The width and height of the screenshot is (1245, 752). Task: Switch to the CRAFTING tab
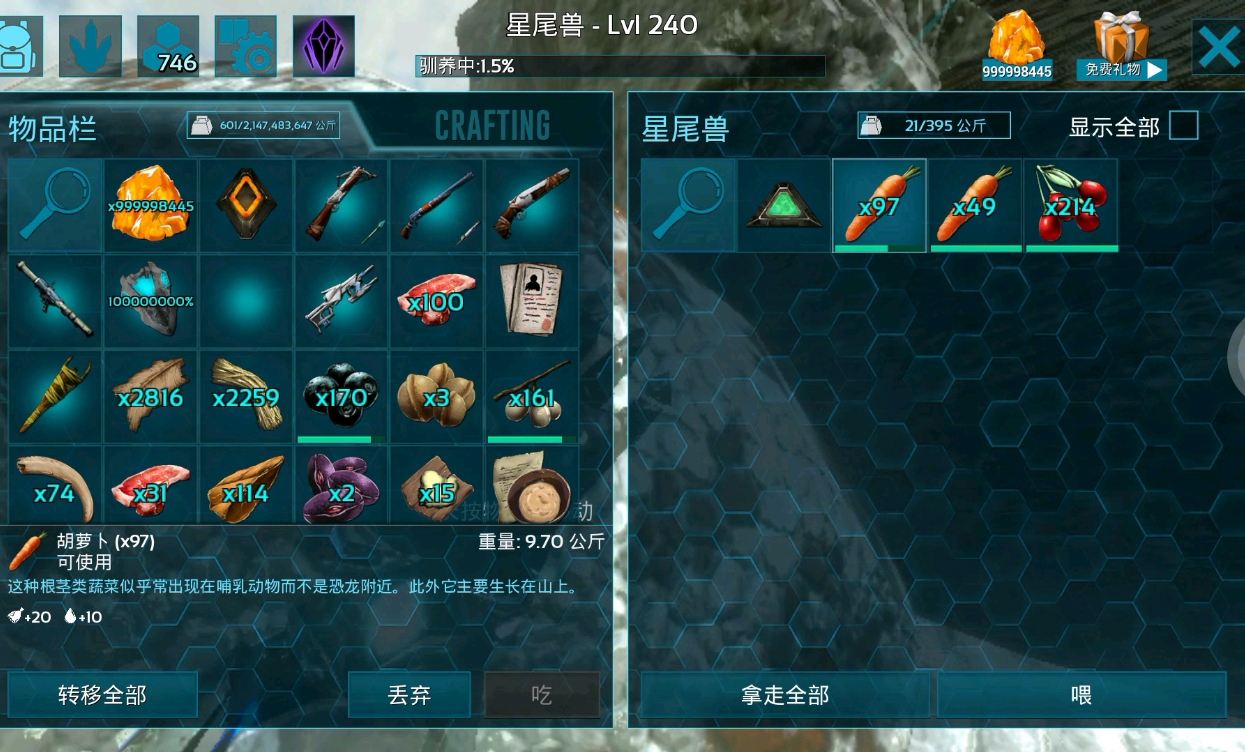(492, 126)
